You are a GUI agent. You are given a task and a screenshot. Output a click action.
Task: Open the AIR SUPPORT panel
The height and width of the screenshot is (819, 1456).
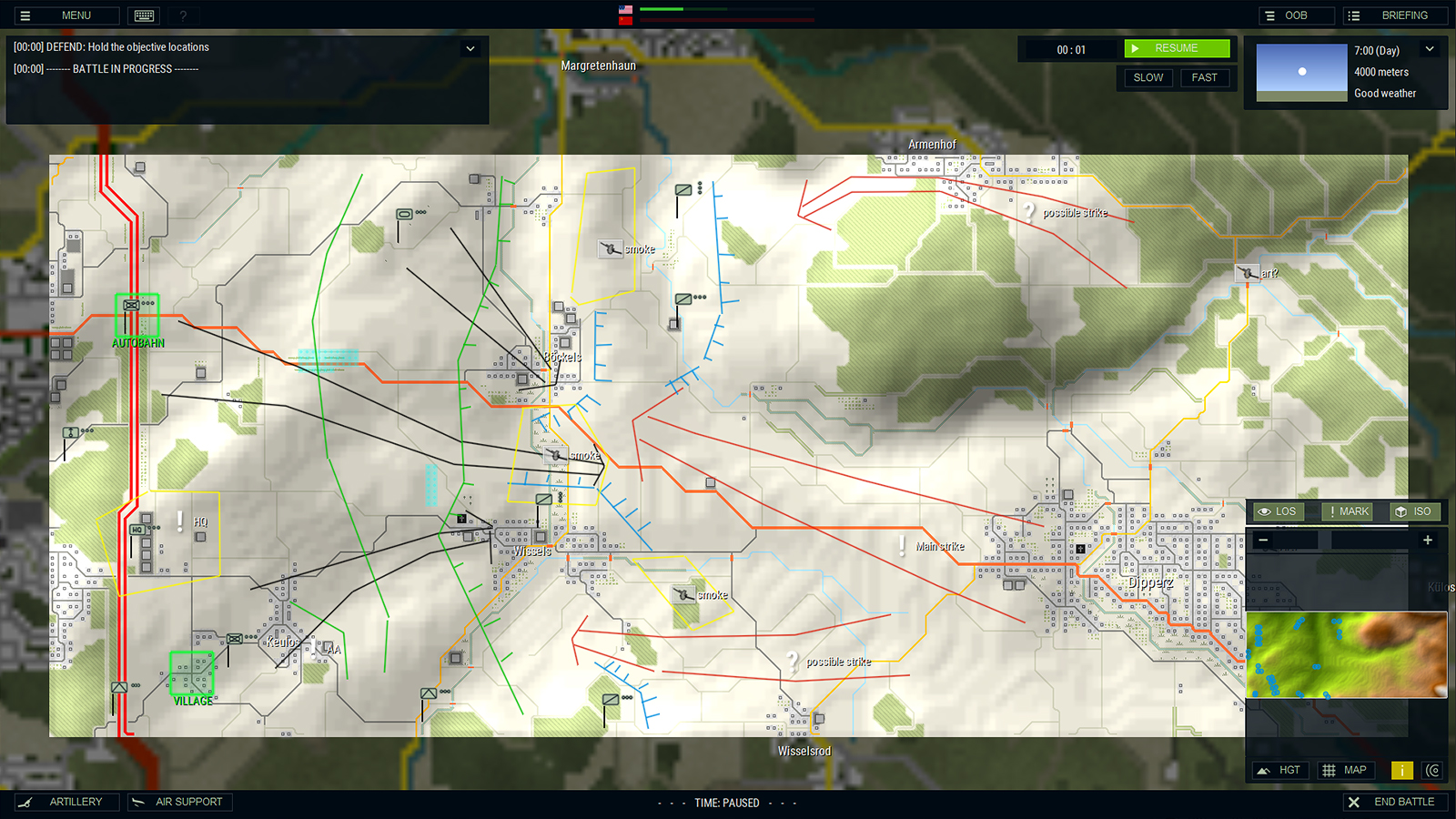point(179,802)
